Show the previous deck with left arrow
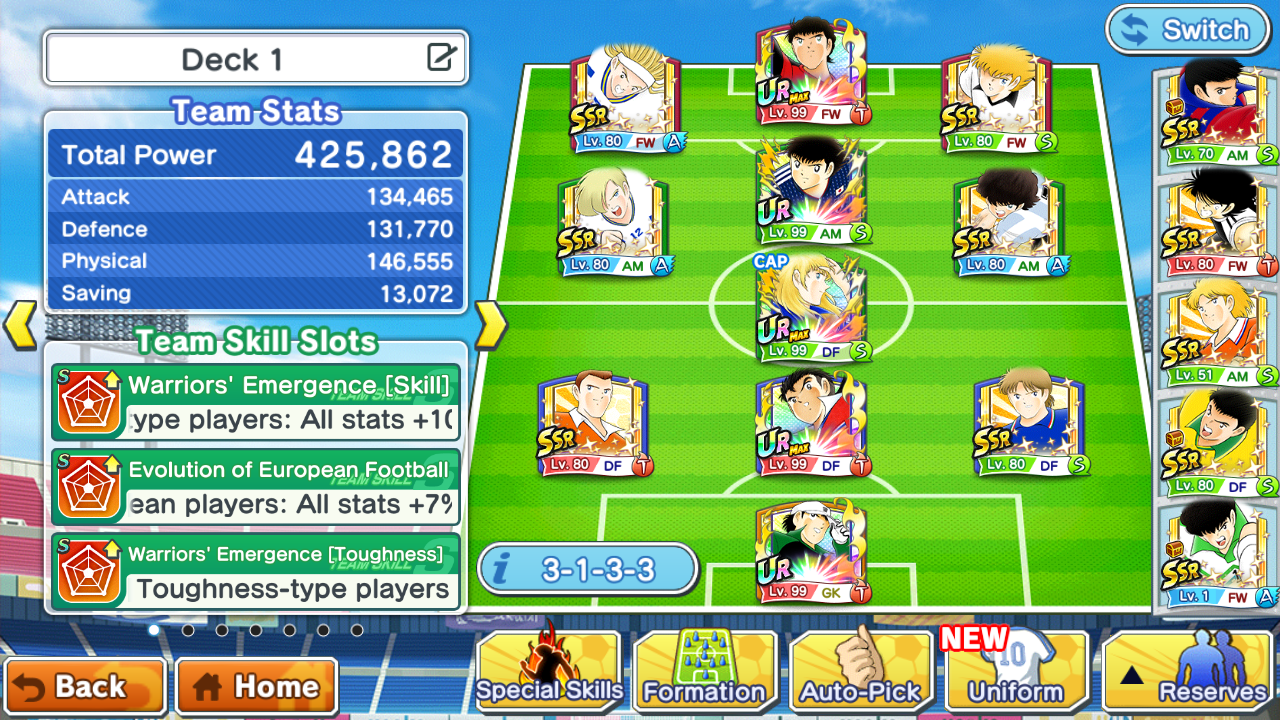 (21, 325)
